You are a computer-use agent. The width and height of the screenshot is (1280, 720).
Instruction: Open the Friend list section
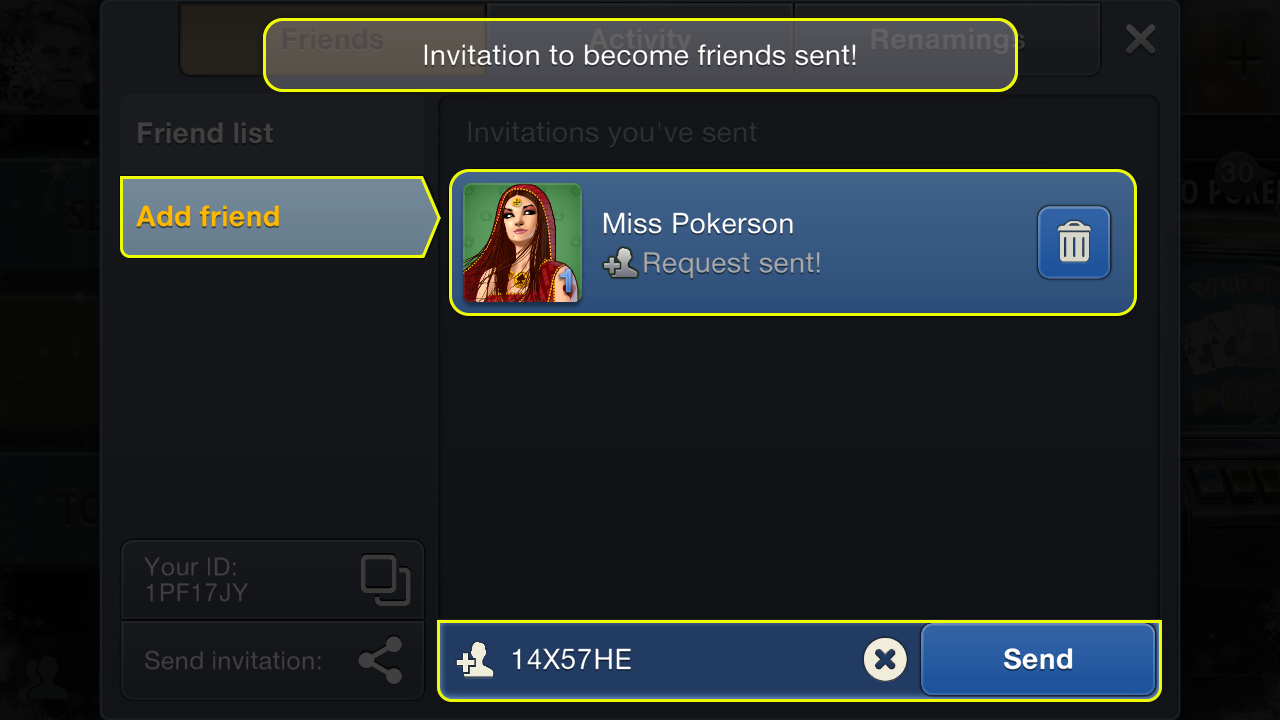pyautogui.click(x=205, y=134)
